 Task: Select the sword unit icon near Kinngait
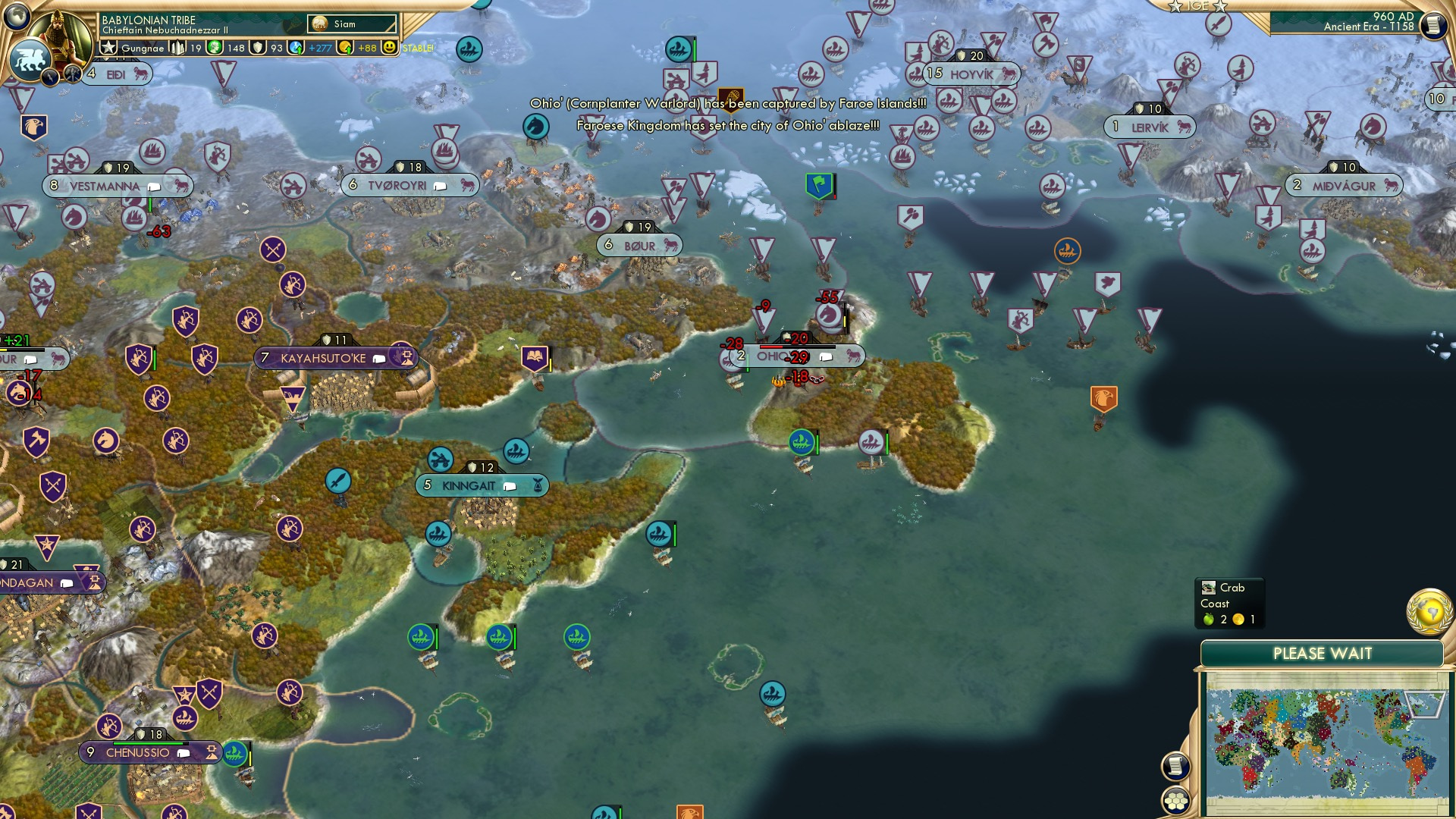tap(337, 479)
